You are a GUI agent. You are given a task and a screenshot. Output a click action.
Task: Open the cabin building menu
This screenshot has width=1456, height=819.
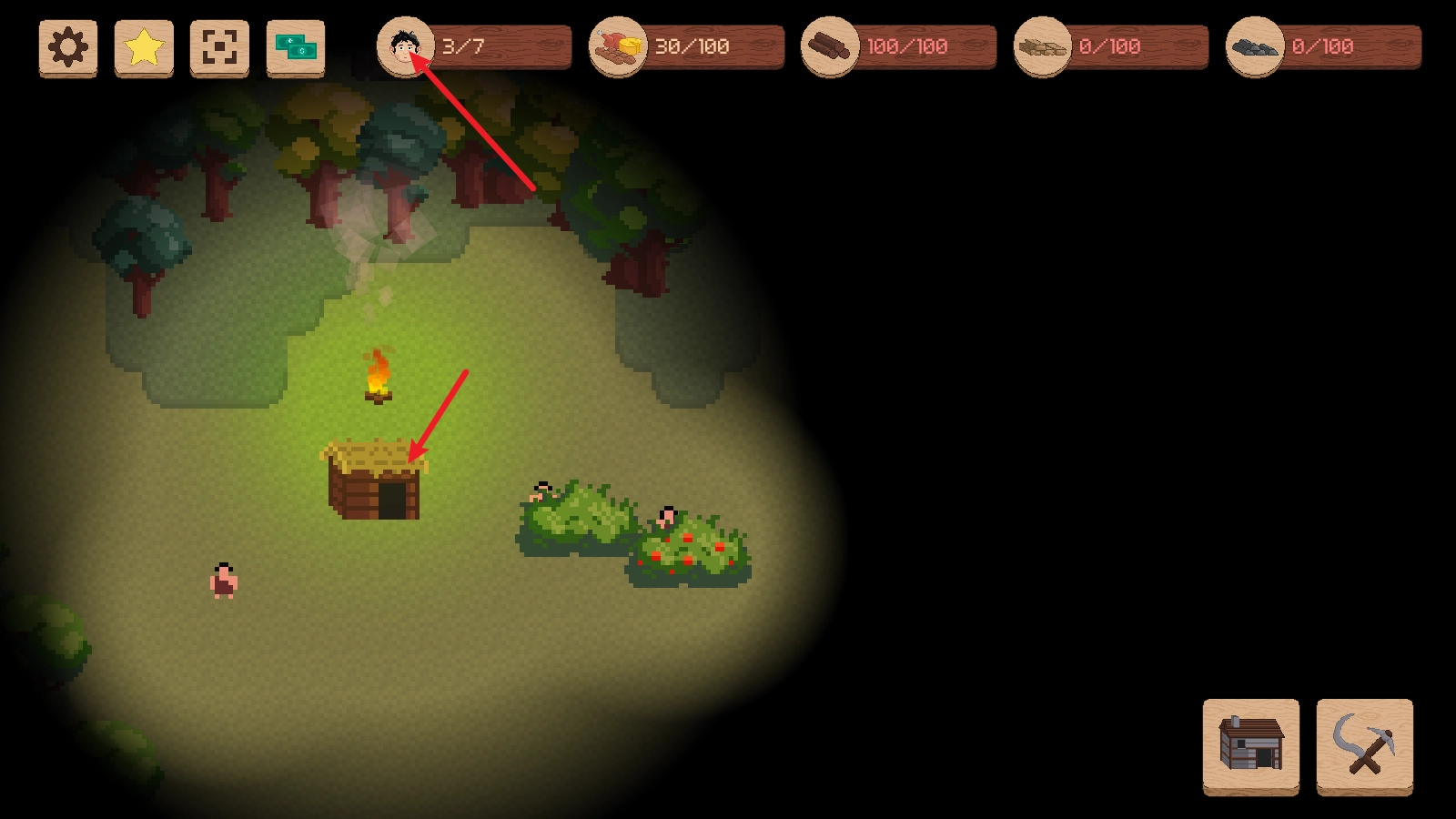click(x=1251, y=745)
